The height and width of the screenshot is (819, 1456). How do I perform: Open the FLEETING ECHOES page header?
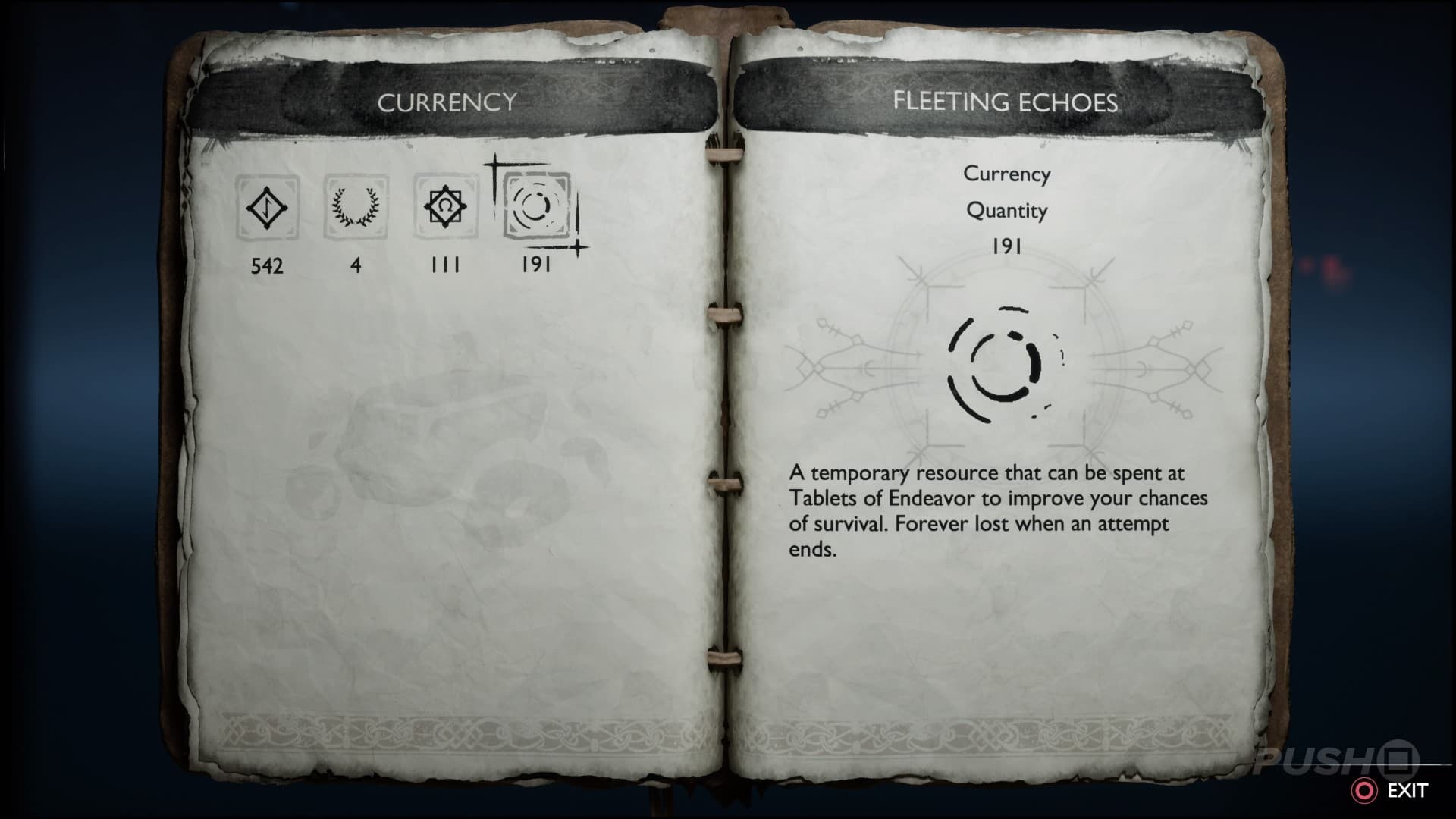1005,104
